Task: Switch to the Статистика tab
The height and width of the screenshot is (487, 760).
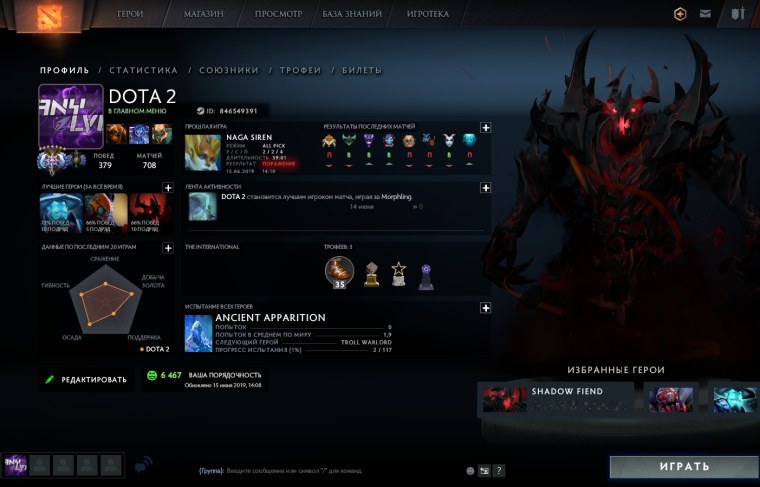Action: pos(143,71)
